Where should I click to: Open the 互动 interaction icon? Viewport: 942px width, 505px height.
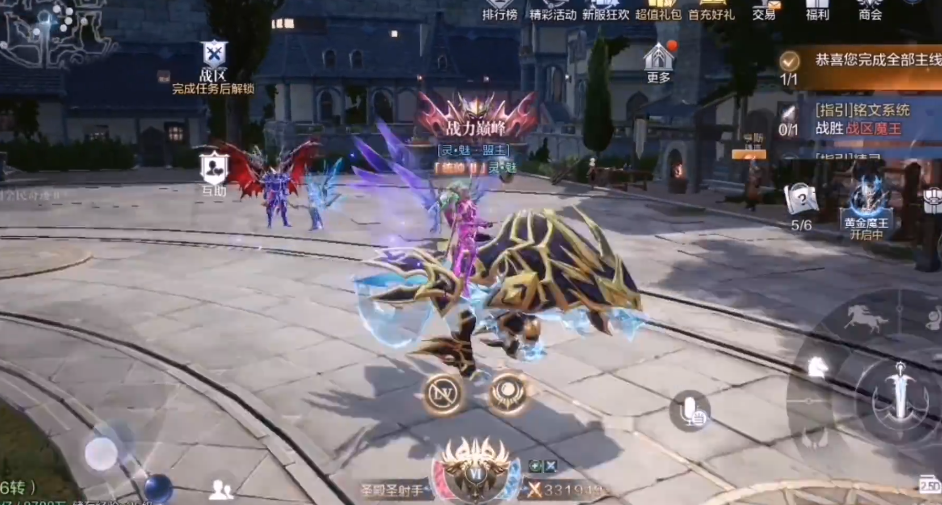[x=213, y=170]
